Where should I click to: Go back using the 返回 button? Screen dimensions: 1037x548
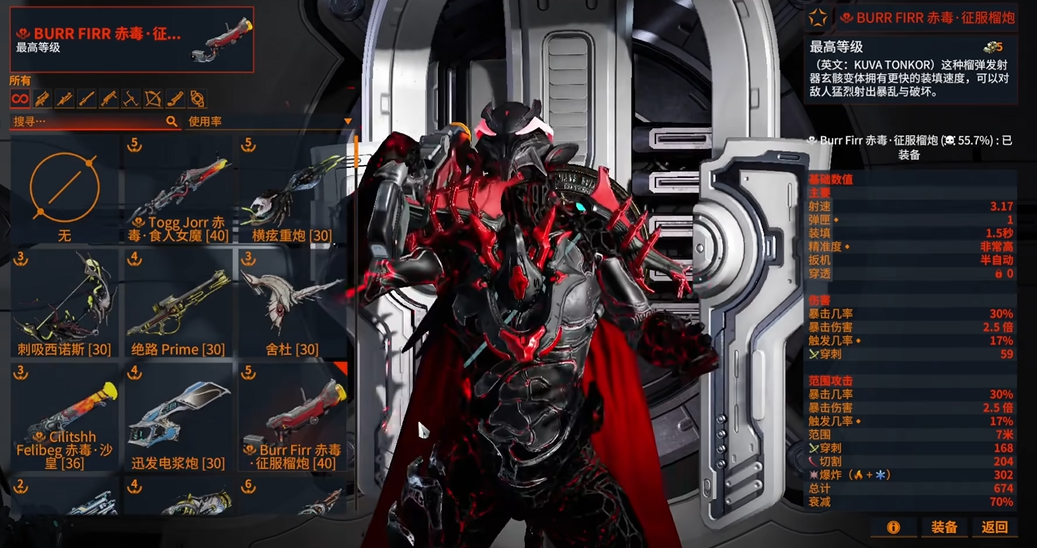coord(995,527)
